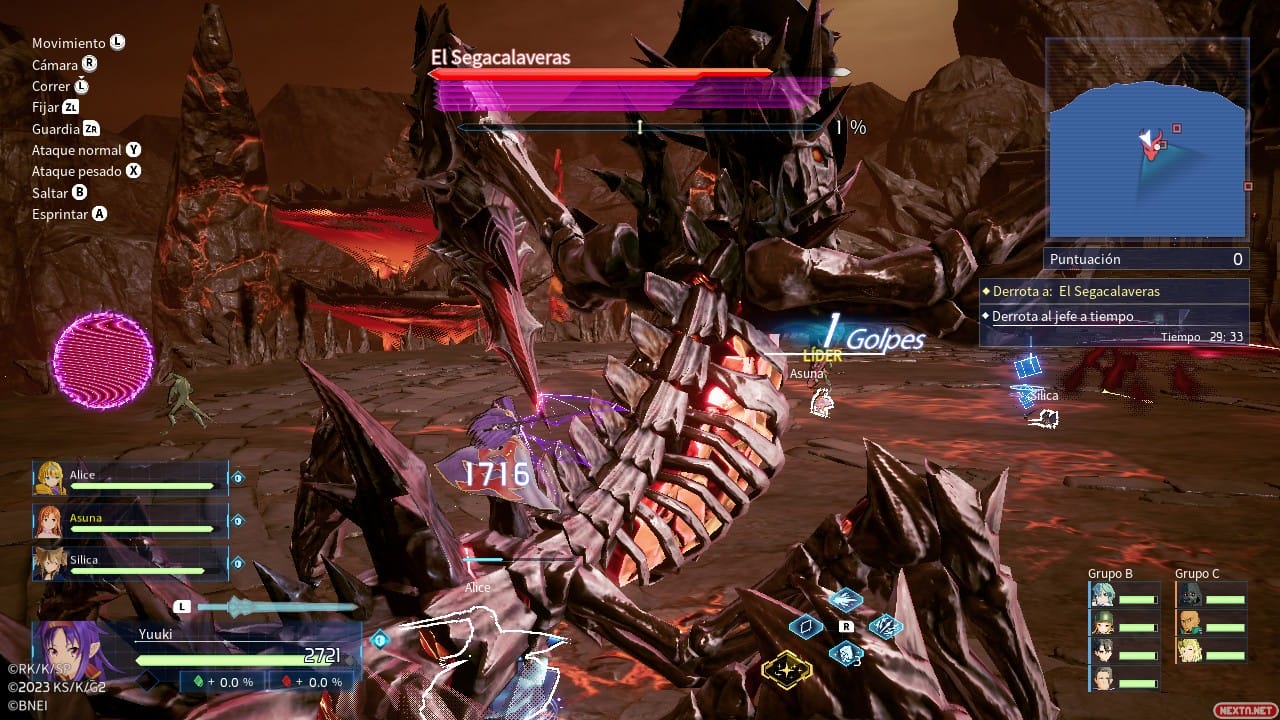Click the R button prompt between skills
Image resolution: width=1280 pixels, height=720 pixels.
pos(846,627)
